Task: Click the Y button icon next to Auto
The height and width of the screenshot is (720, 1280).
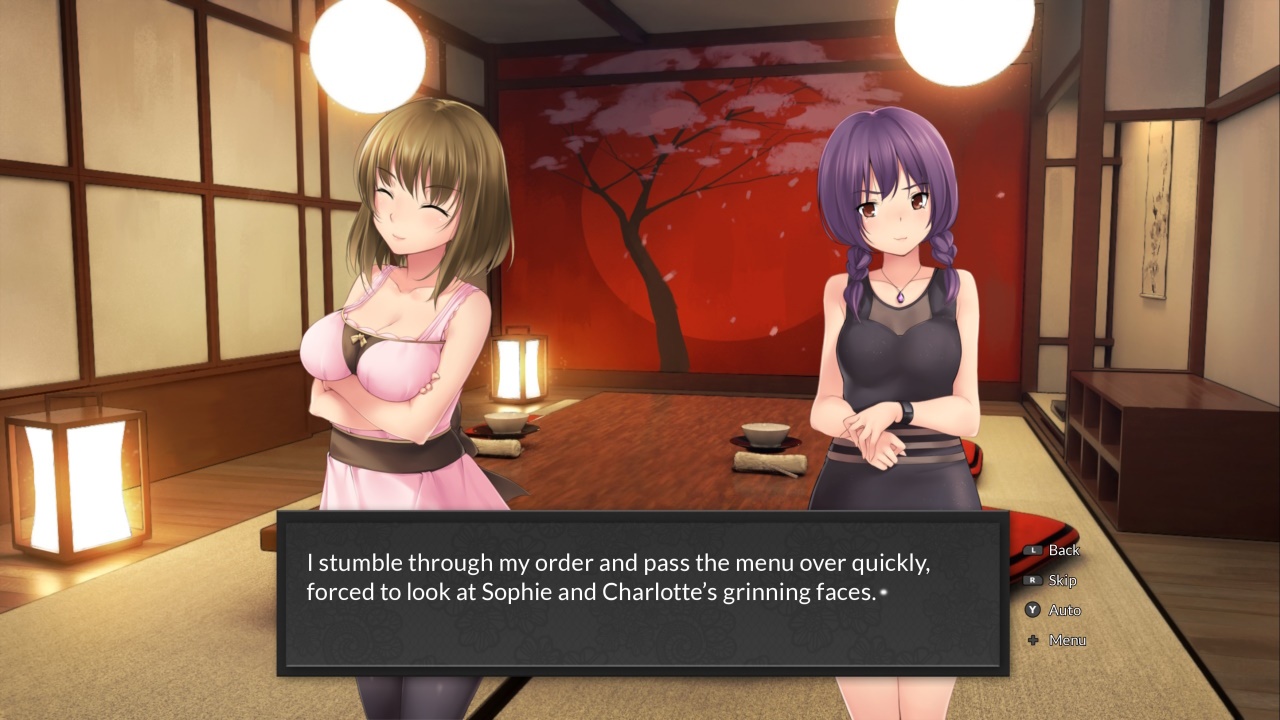Action: pos(1033,610)
